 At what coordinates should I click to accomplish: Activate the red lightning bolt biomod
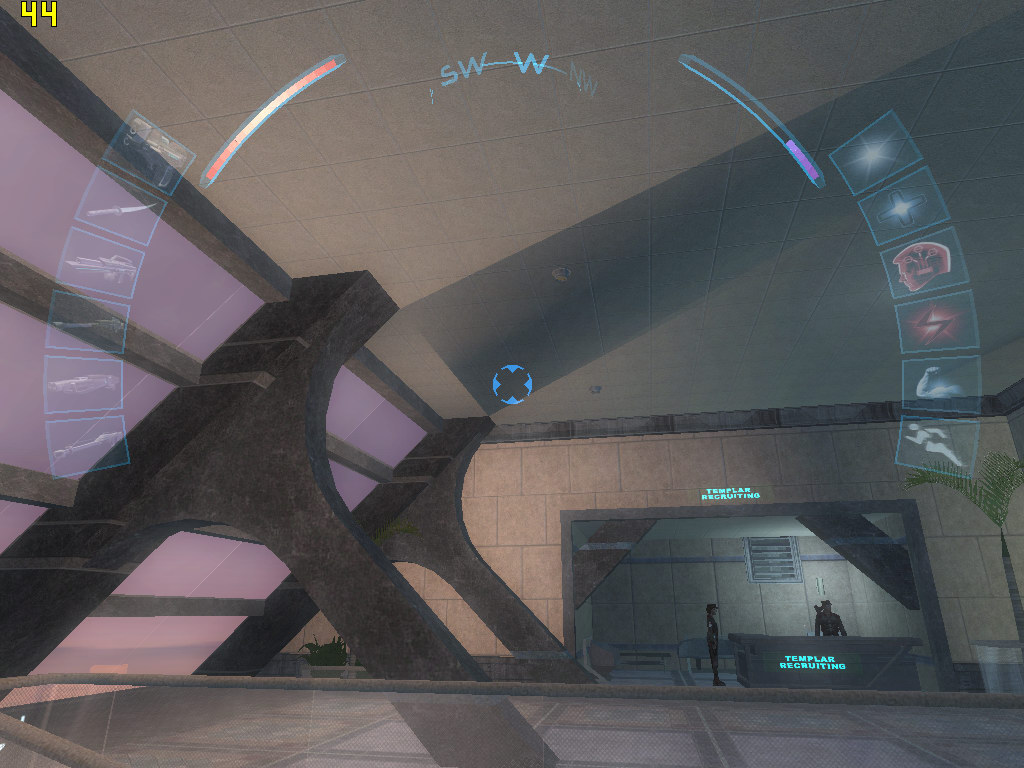pyautogui.click(x=937, y=322)
